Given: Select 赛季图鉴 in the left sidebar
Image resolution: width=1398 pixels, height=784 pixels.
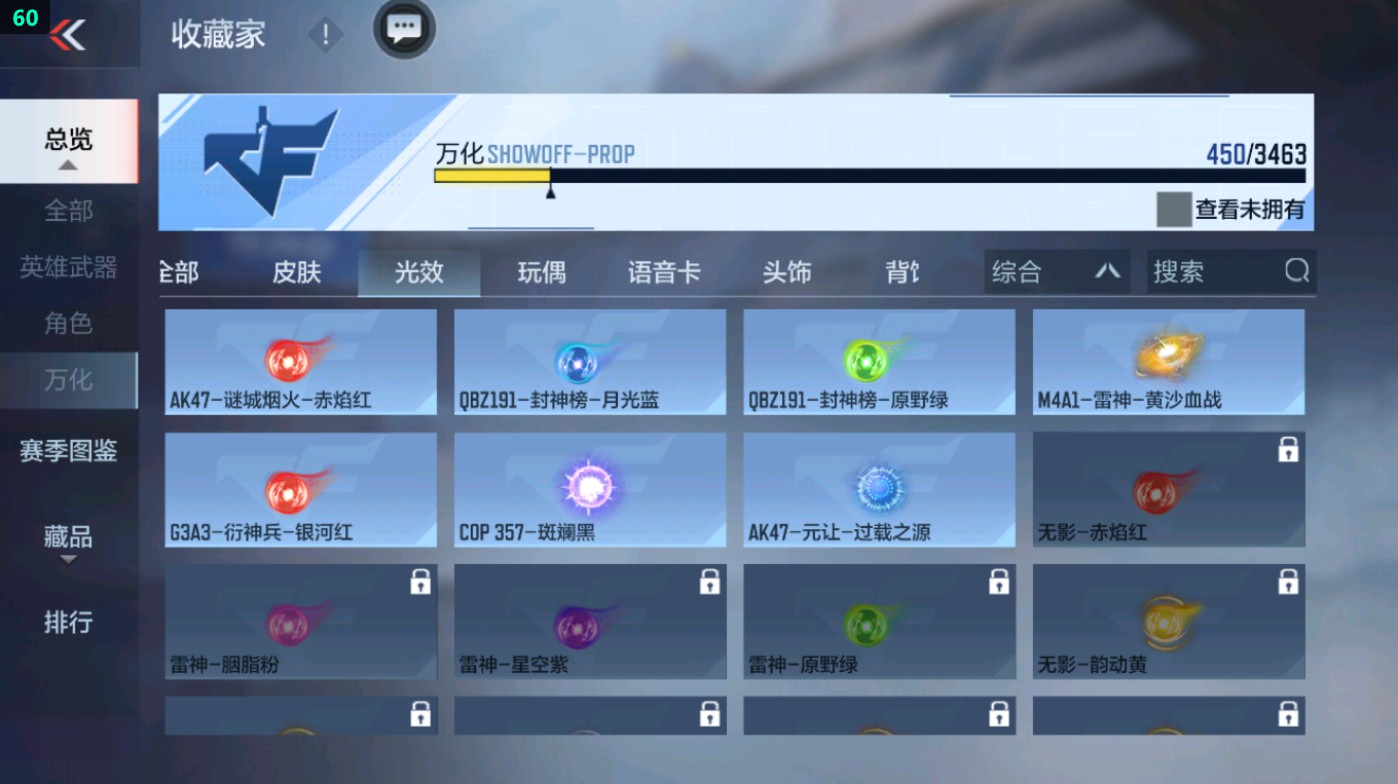Looking at the screenshot, I should point(70,452).
